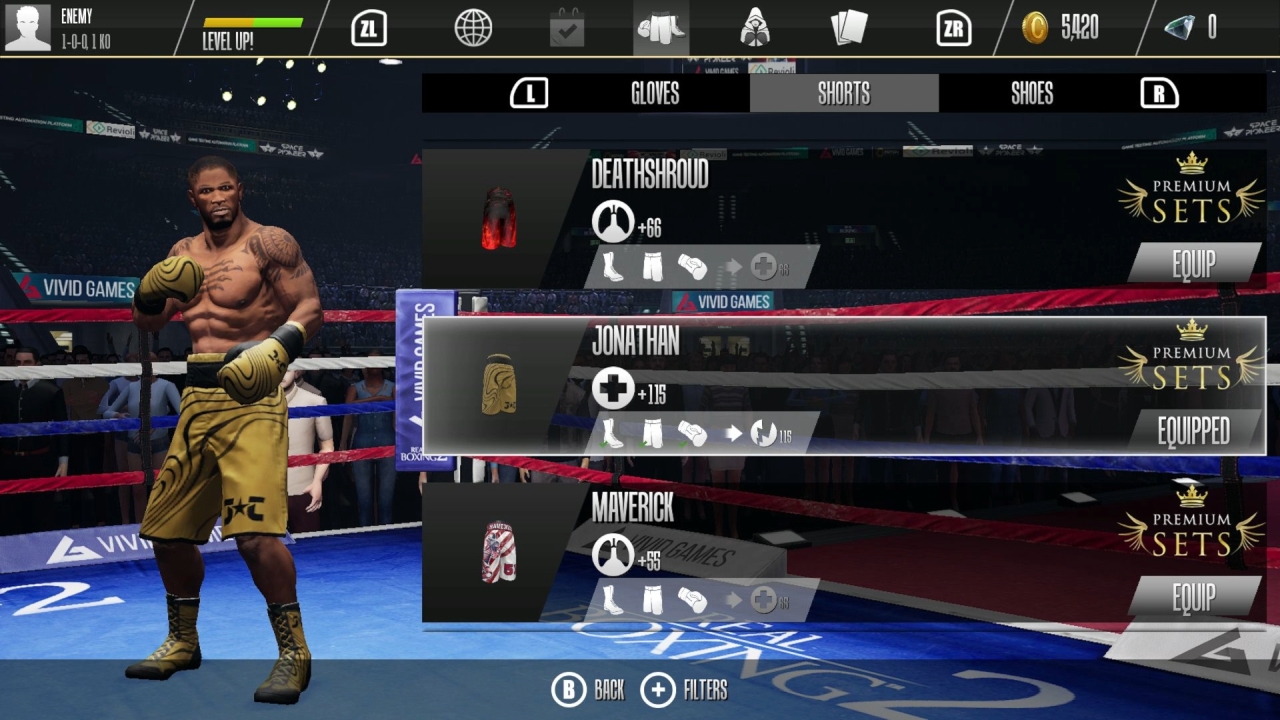Click the hooded robe outfit icon
The width and height of the screenshot is (1280, 720).
(755, 28)
